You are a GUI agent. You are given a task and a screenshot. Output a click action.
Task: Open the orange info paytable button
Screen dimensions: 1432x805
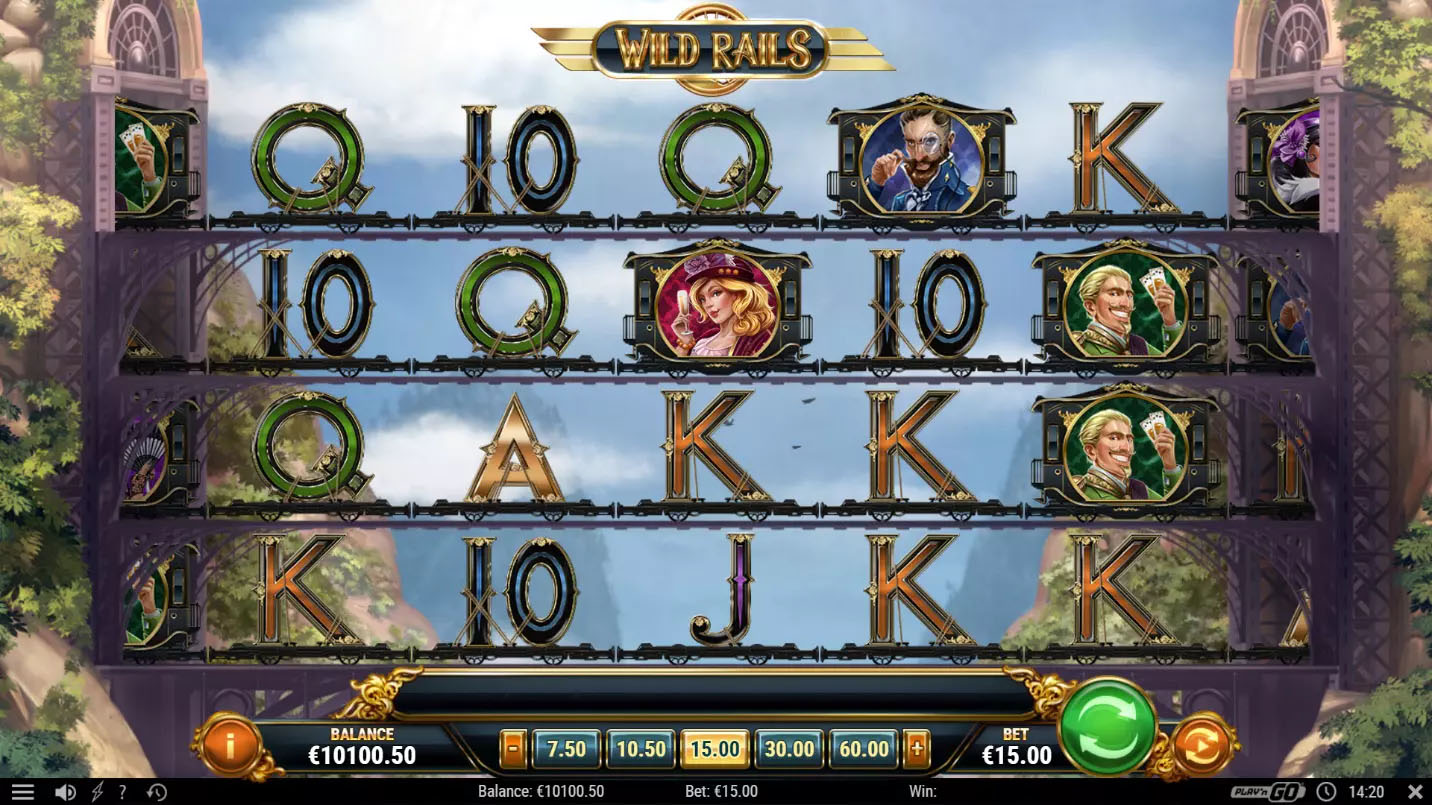230,745
